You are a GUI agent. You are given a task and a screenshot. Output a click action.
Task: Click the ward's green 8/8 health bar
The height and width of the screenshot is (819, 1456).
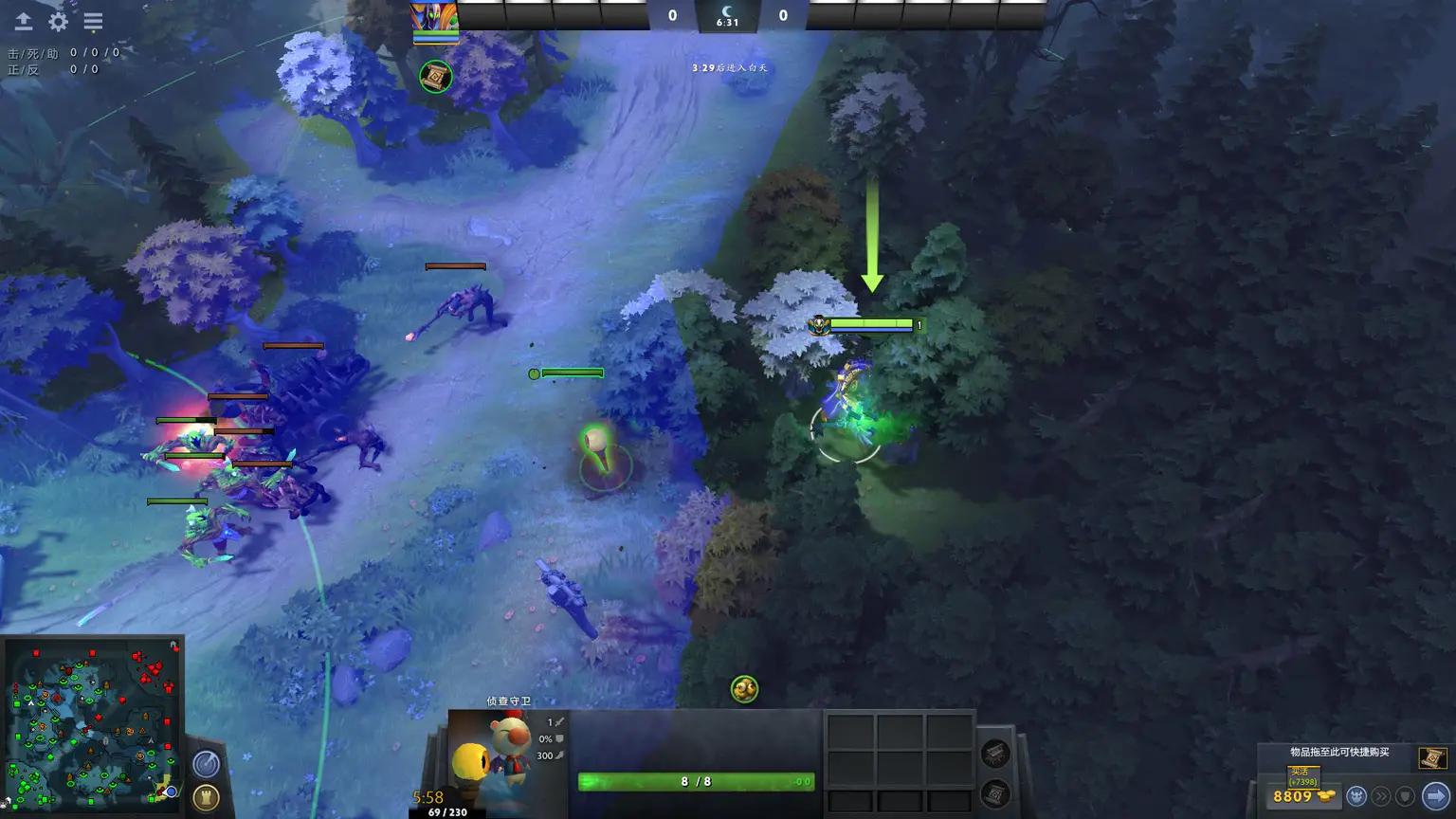tap(695, 782)
